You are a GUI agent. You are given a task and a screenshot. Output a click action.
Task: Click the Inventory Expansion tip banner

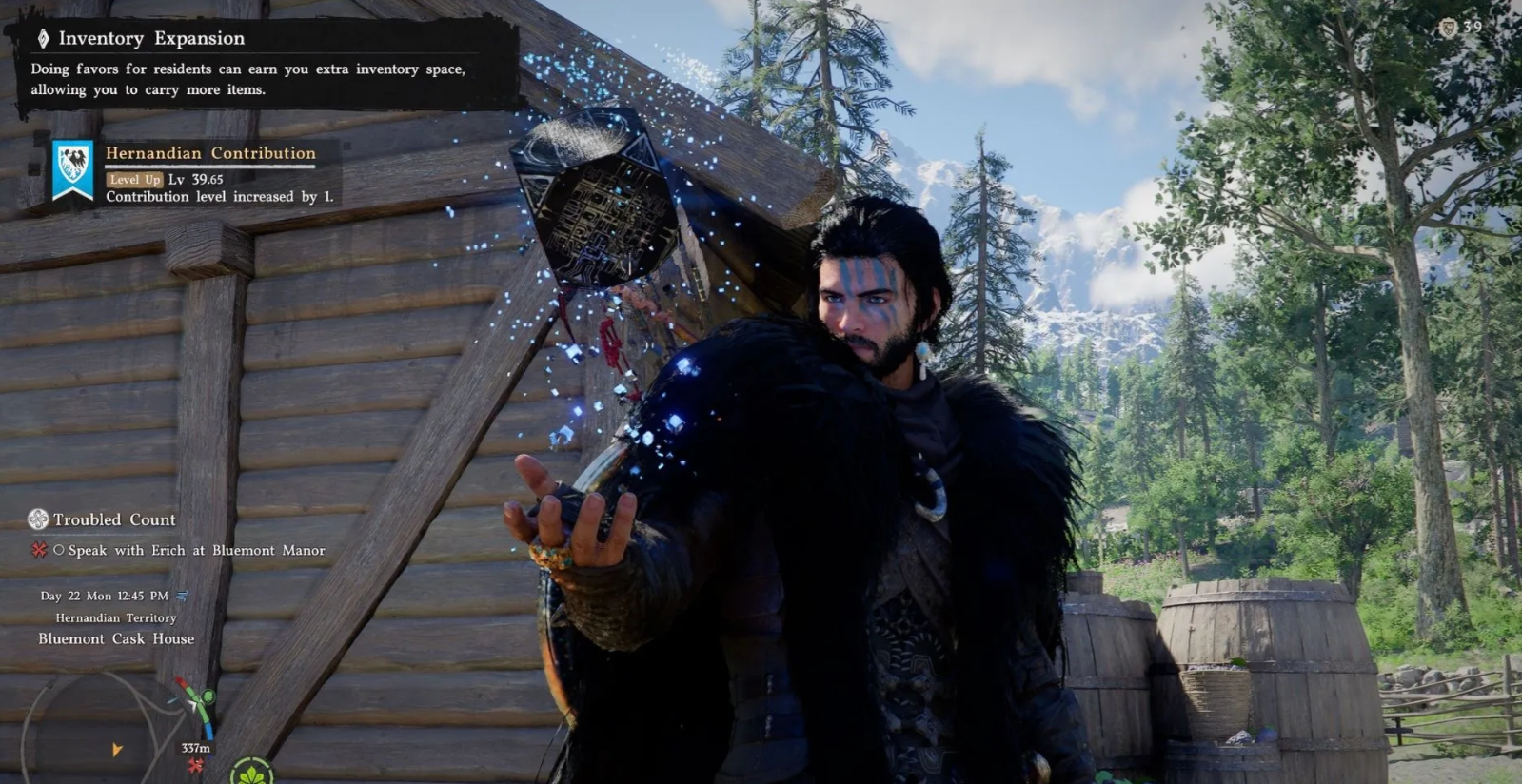pos(257,63)
